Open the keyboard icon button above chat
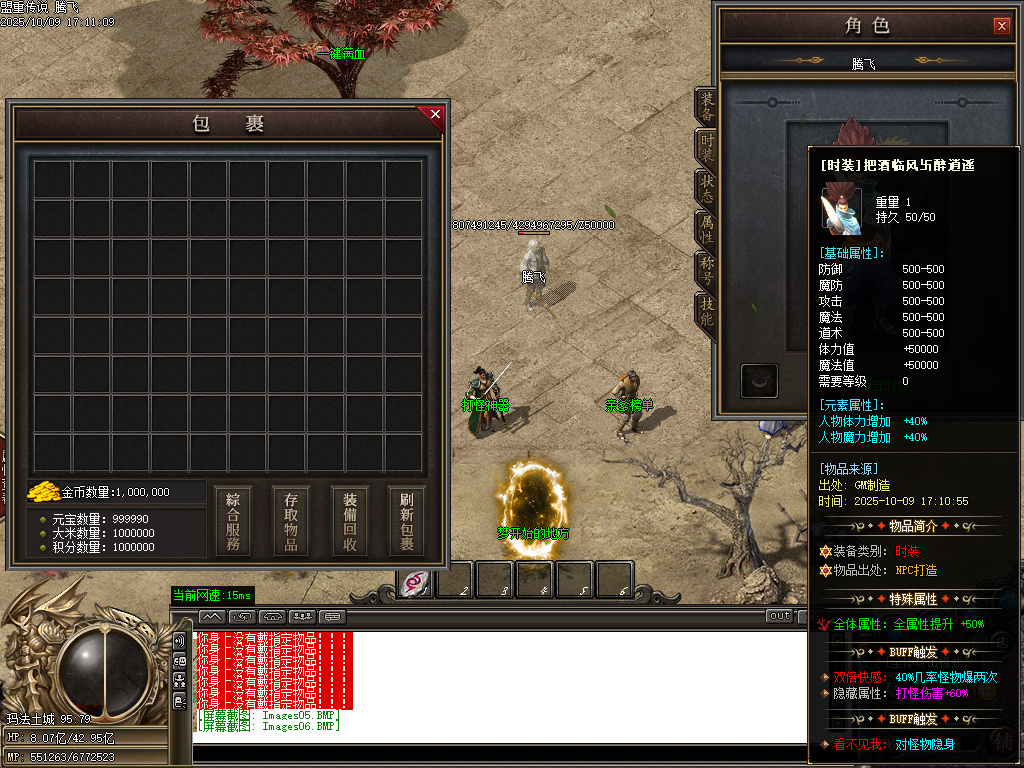The width and height of the screenshot is (1024, 768). (x=332, y=616)
